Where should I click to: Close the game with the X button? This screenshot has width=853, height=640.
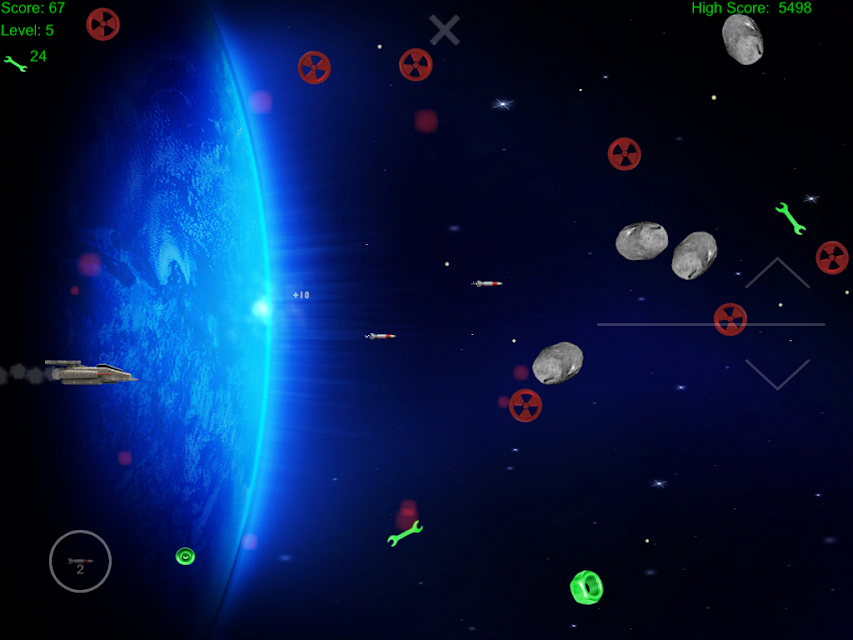pos(445,30)
